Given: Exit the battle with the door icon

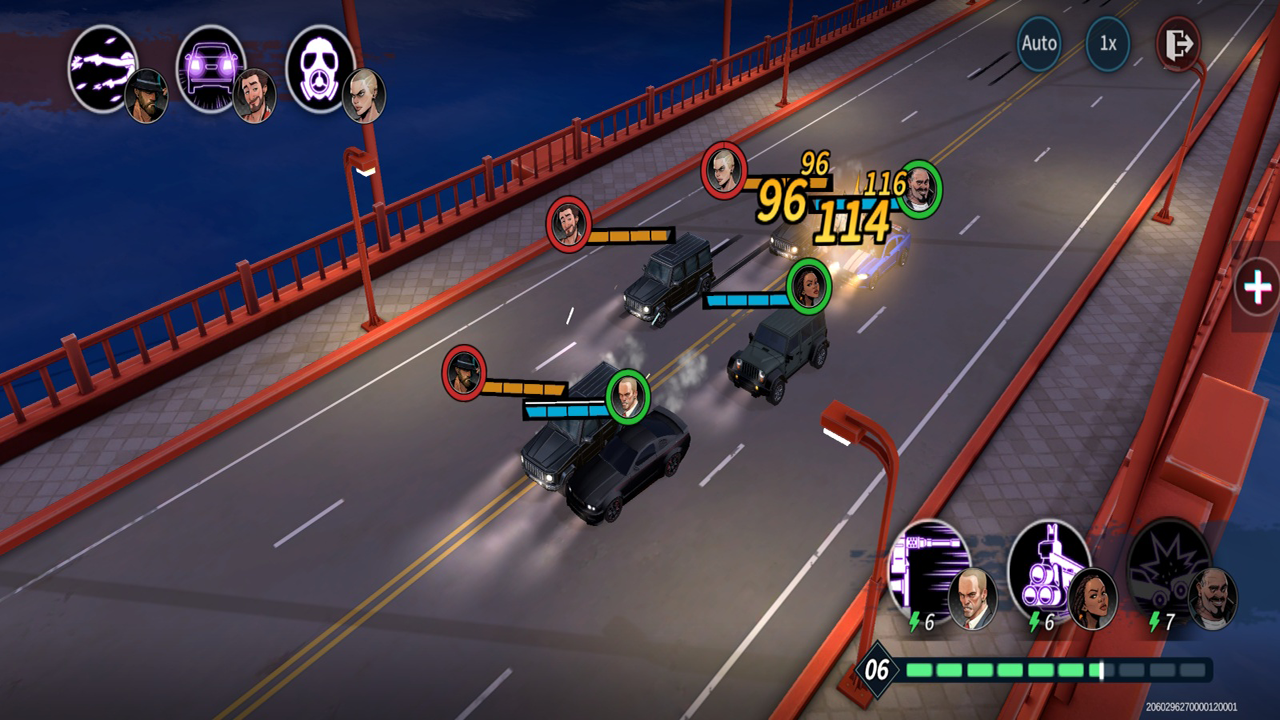Looking at the screenshot, I should click(1179, 44).
